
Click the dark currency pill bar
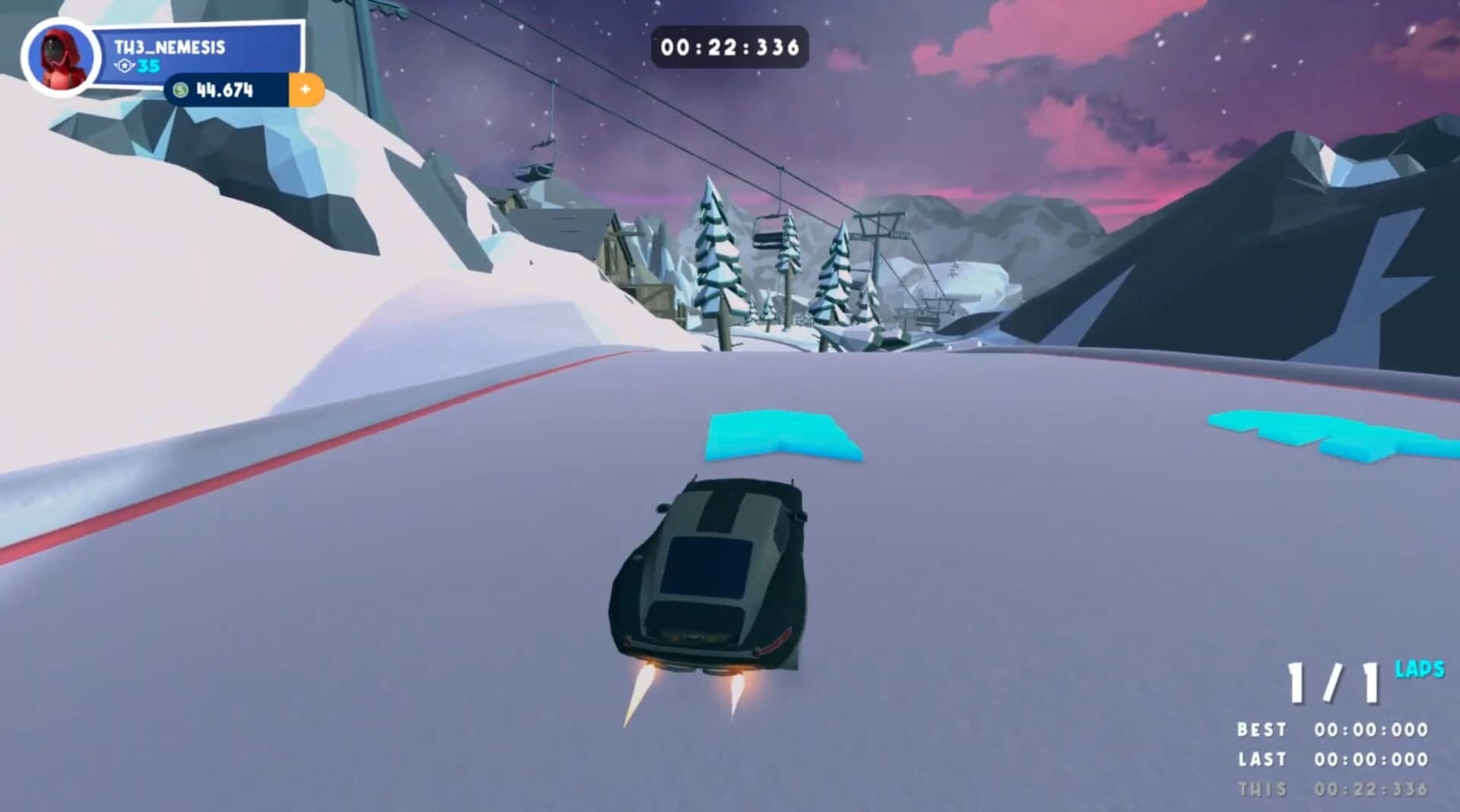coord(228,89)
